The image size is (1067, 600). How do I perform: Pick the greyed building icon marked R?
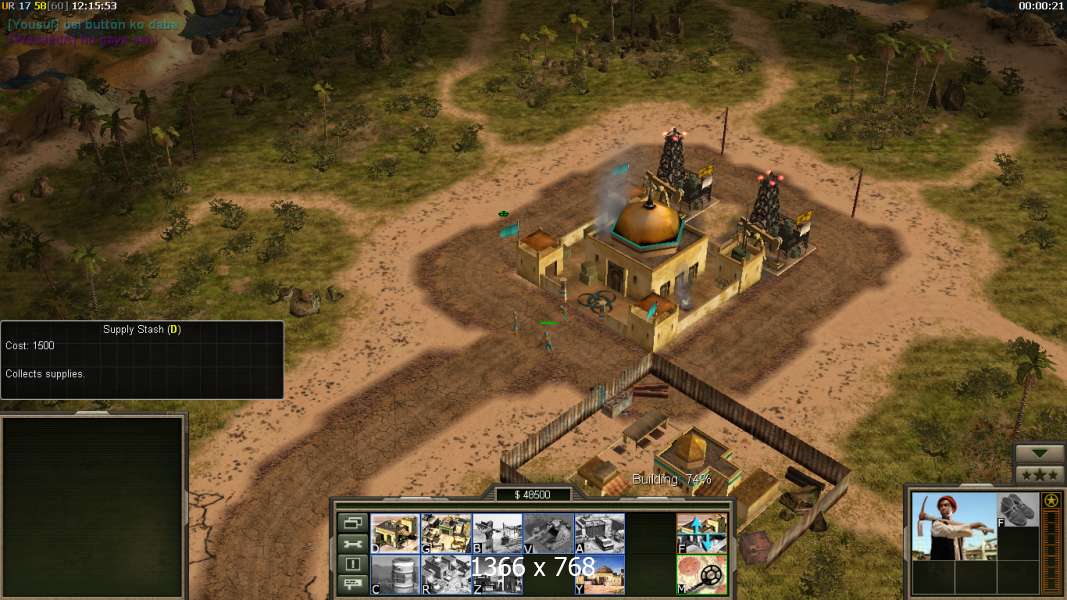446,574
